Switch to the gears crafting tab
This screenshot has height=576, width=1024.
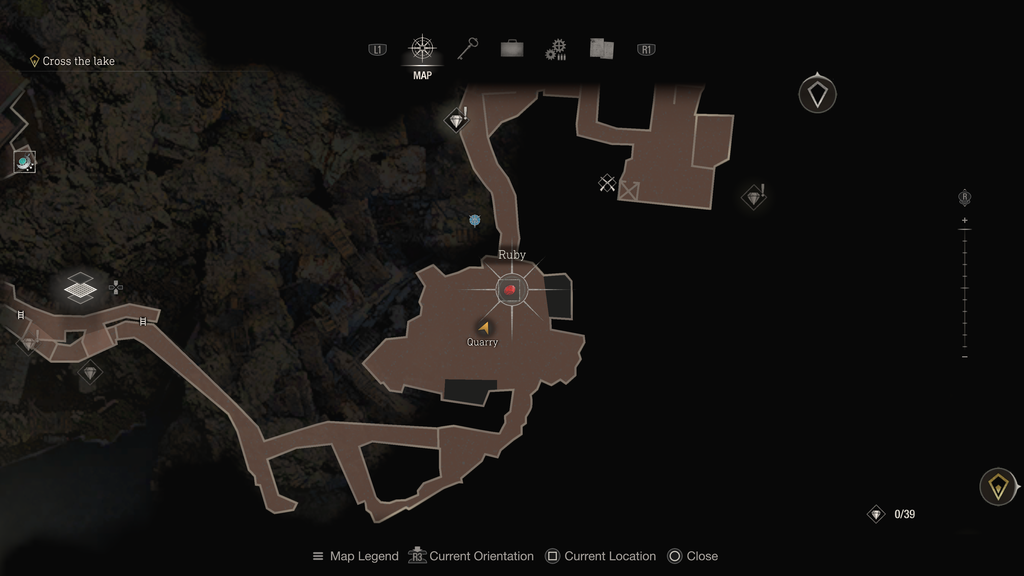[x=556, y=49]
